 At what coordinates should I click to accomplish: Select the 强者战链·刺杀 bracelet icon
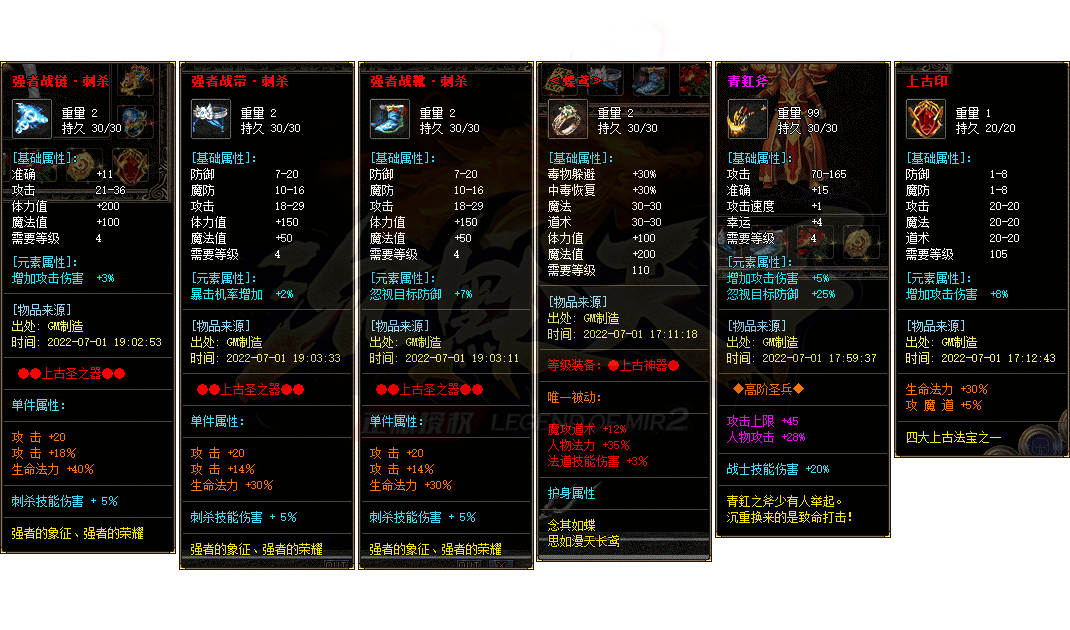click(x=32, y=119)
